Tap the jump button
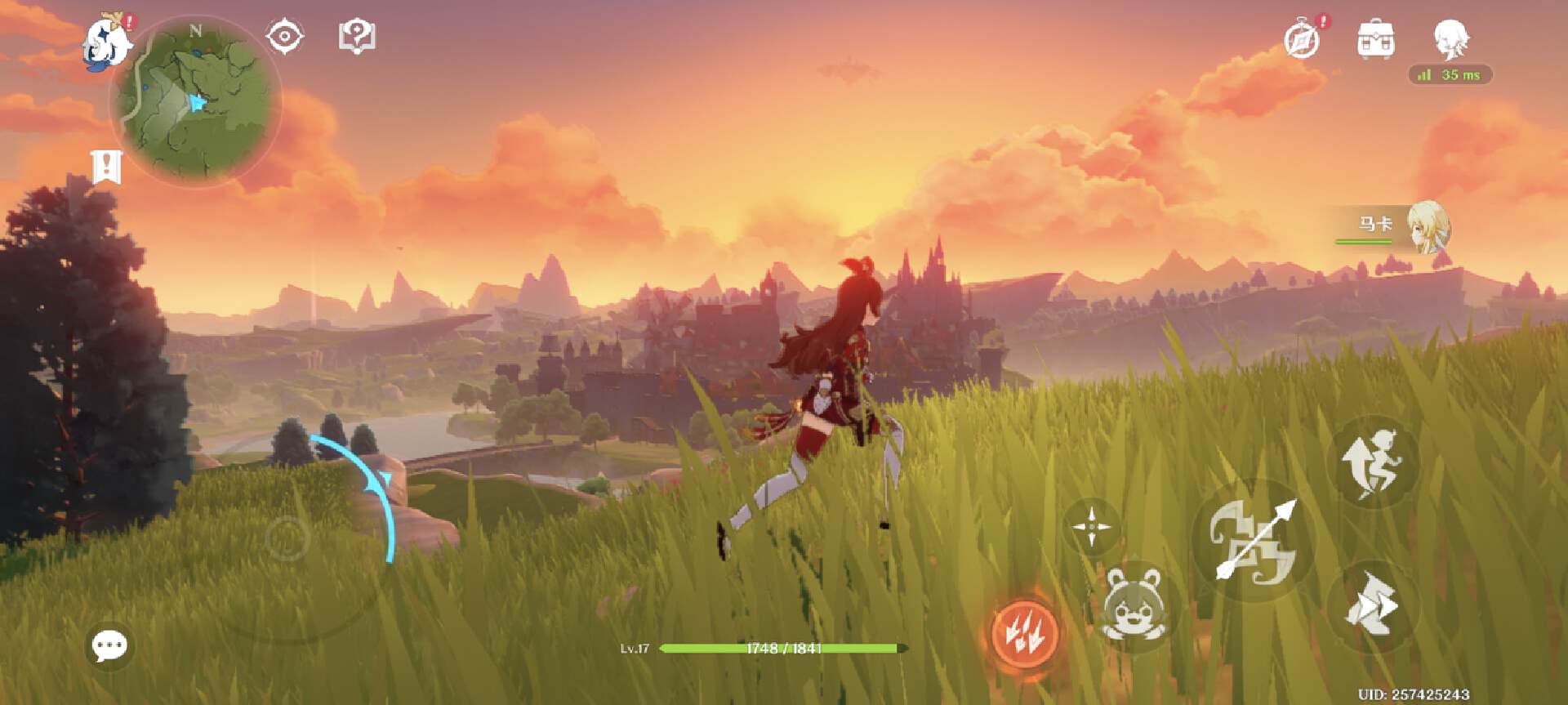Image resolution: width=1568 pixels, height=705 pixels. coord(1371,464)
